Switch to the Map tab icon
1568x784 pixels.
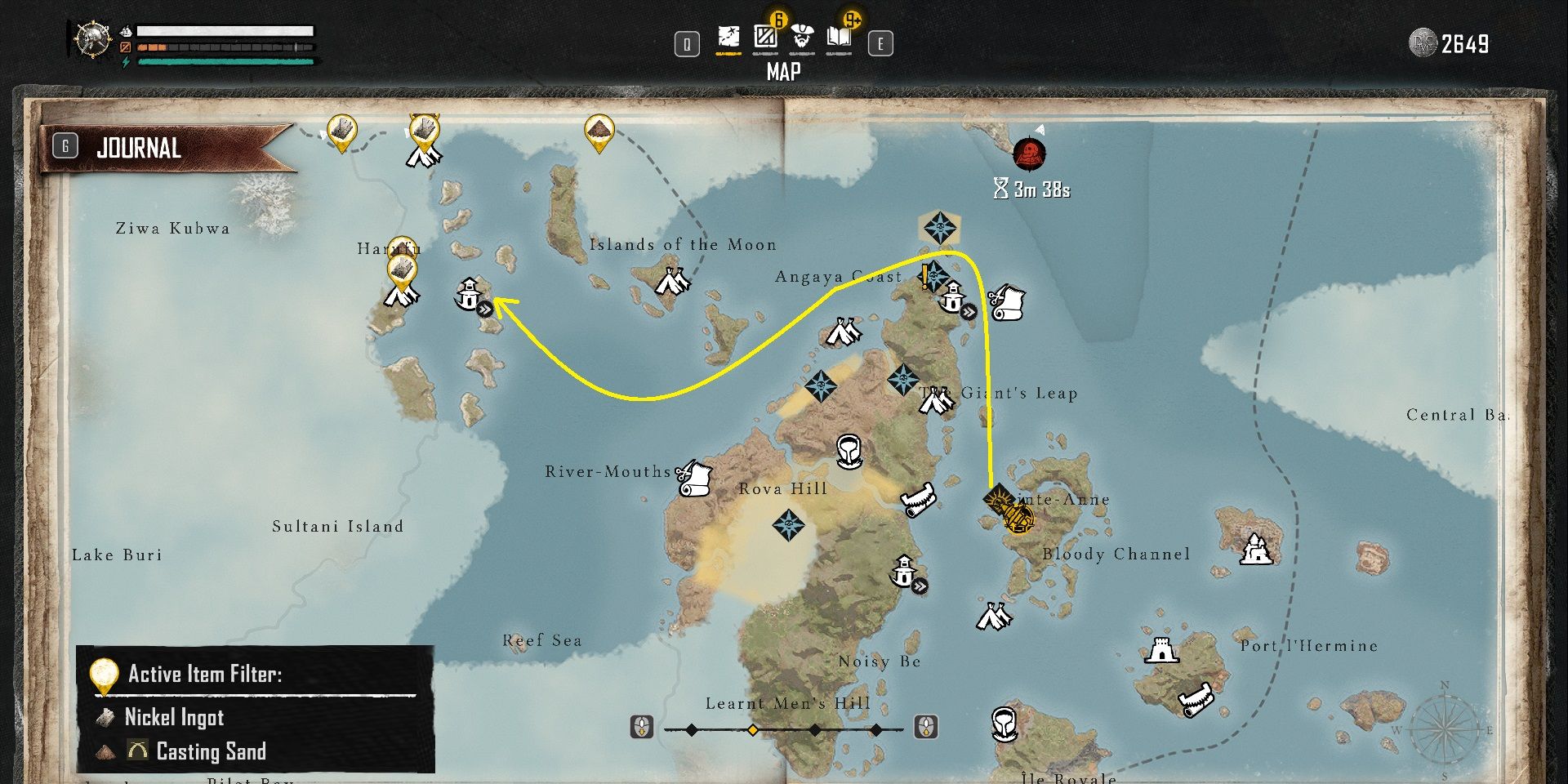pos(728,38)
